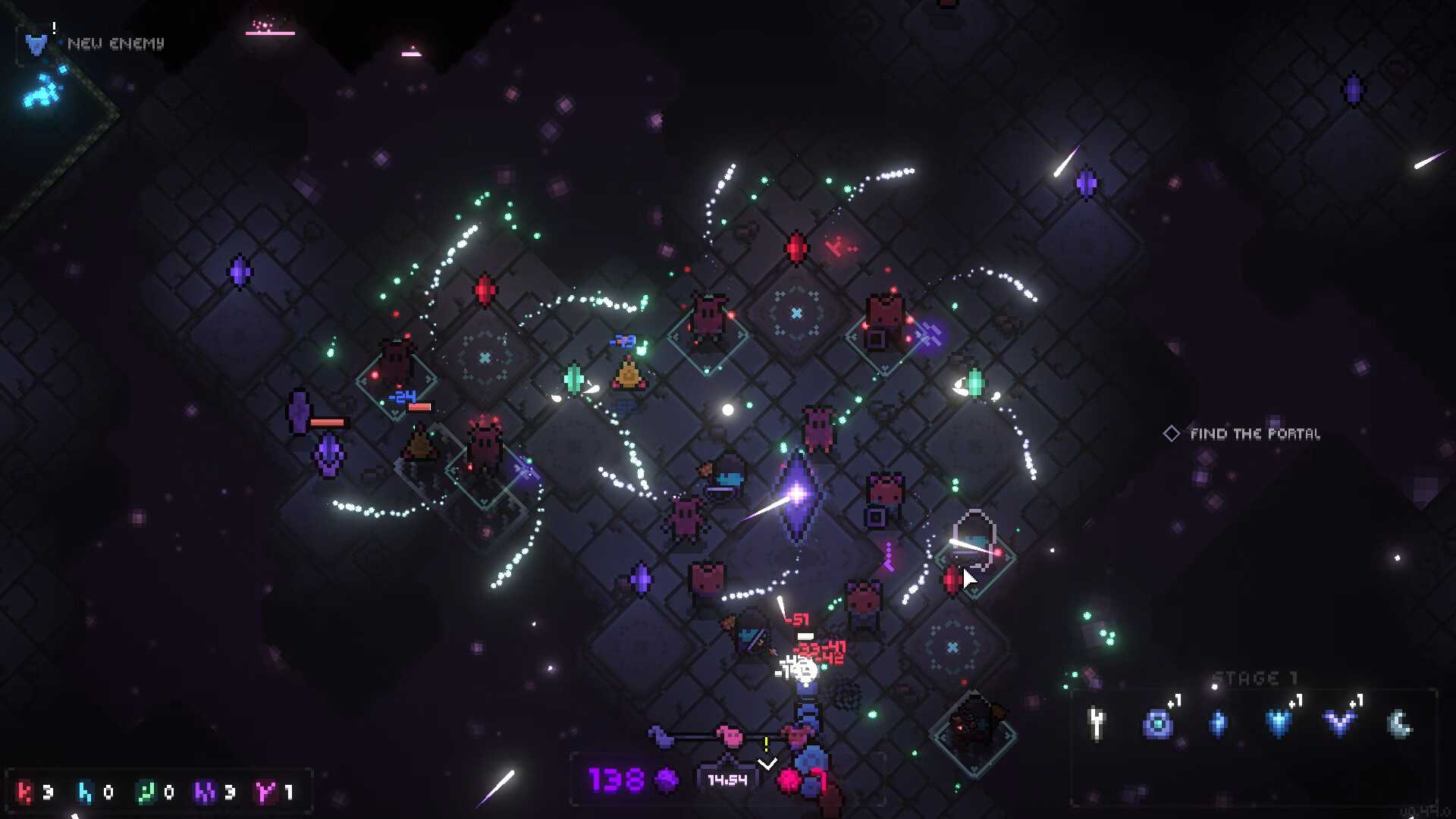Click the pink Y-shaped rune icon
The height and width of the screenshot is (819, 1456).
265,792
